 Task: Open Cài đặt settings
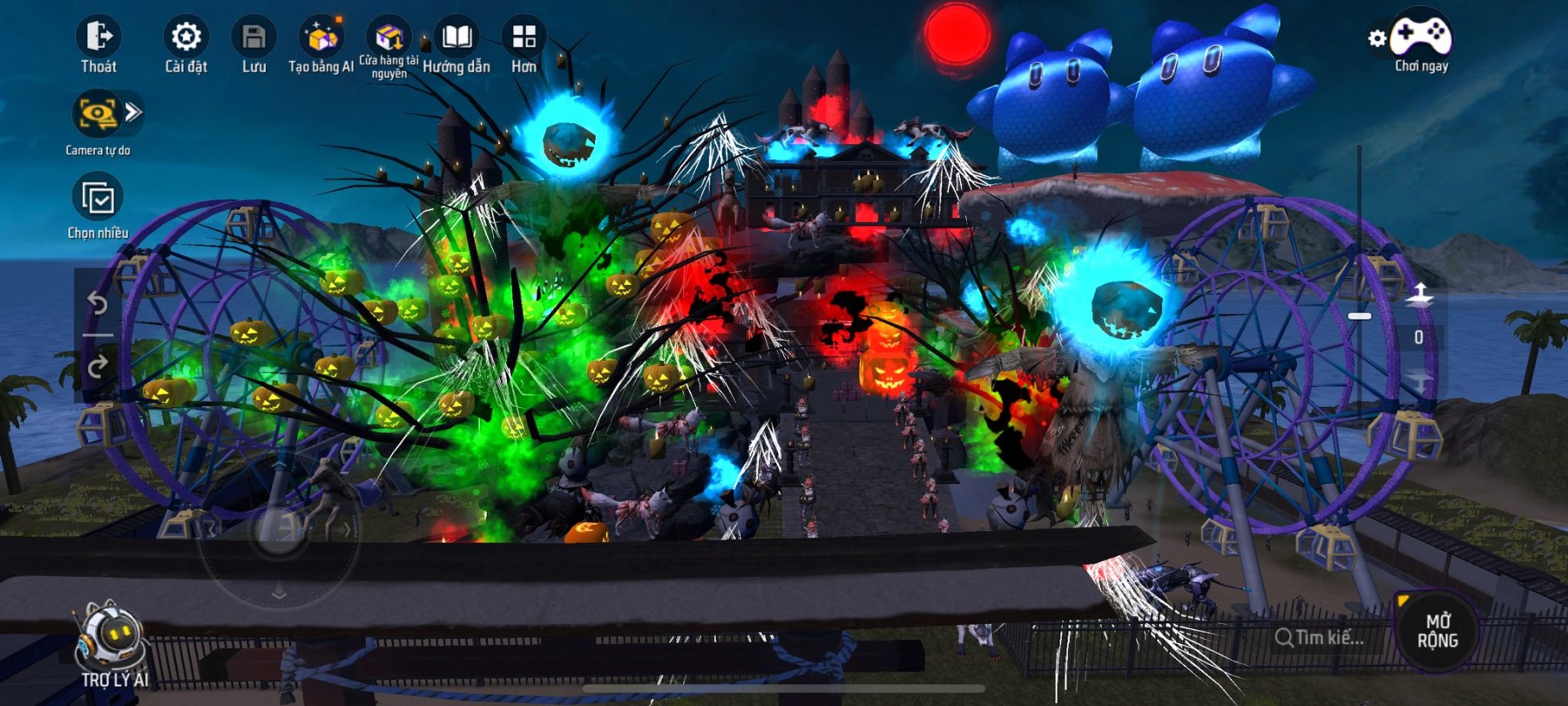coord(186,37)
